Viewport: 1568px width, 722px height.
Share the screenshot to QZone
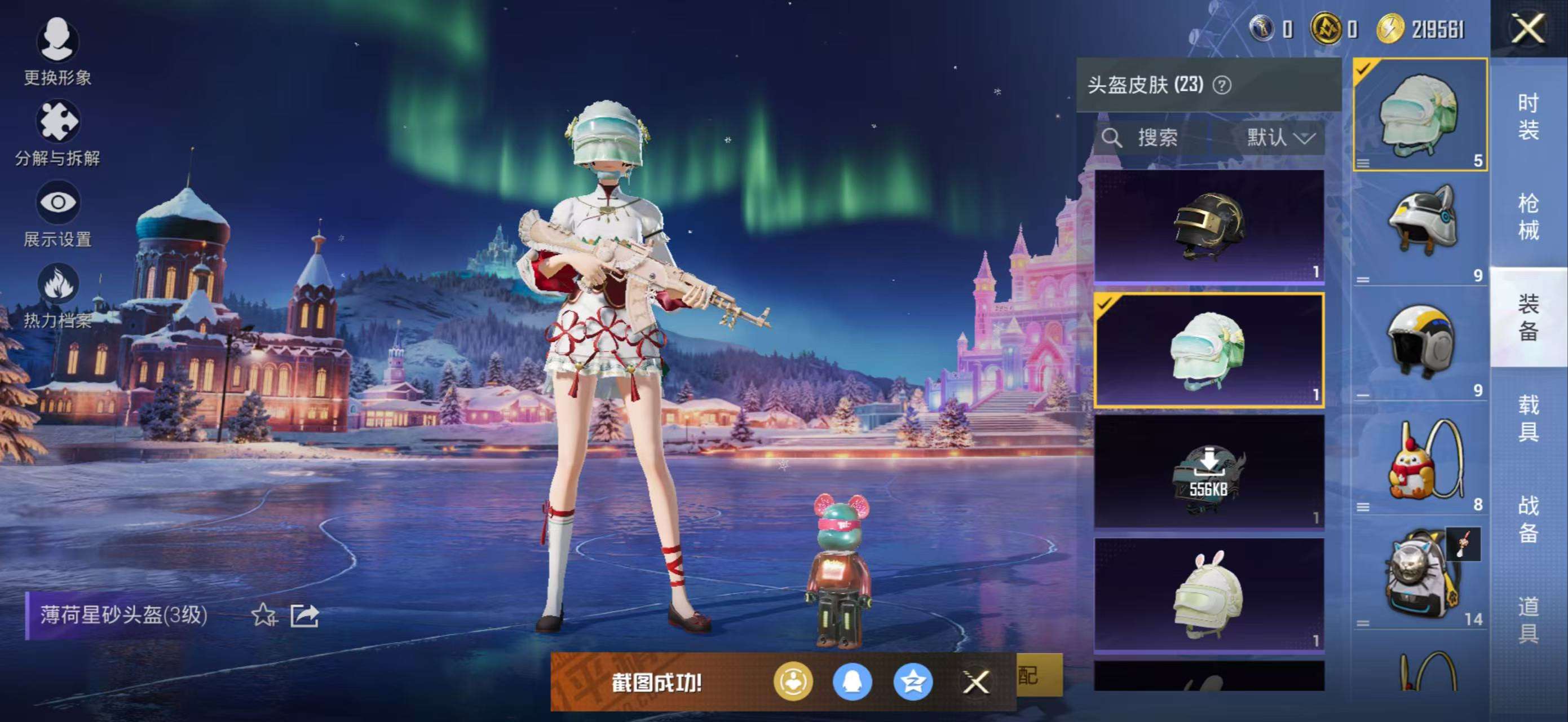point(915,683)
